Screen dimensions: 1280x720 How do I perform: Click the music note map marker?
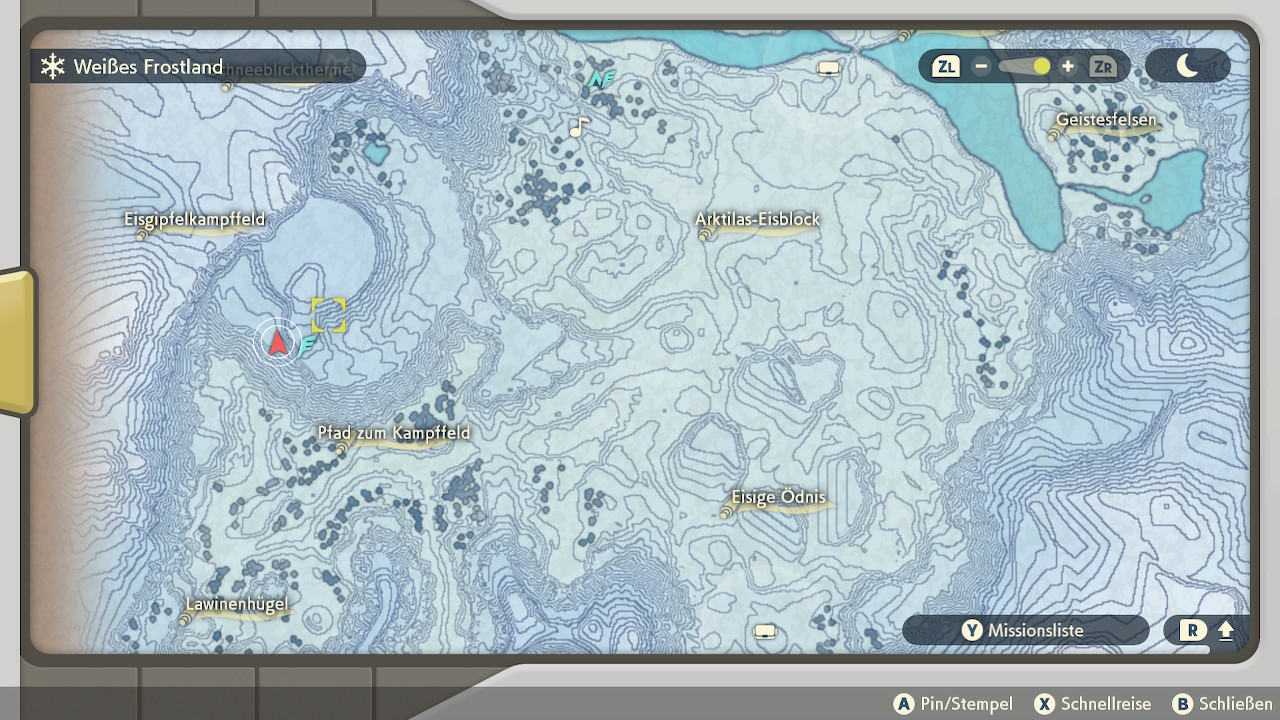[578, 127]
